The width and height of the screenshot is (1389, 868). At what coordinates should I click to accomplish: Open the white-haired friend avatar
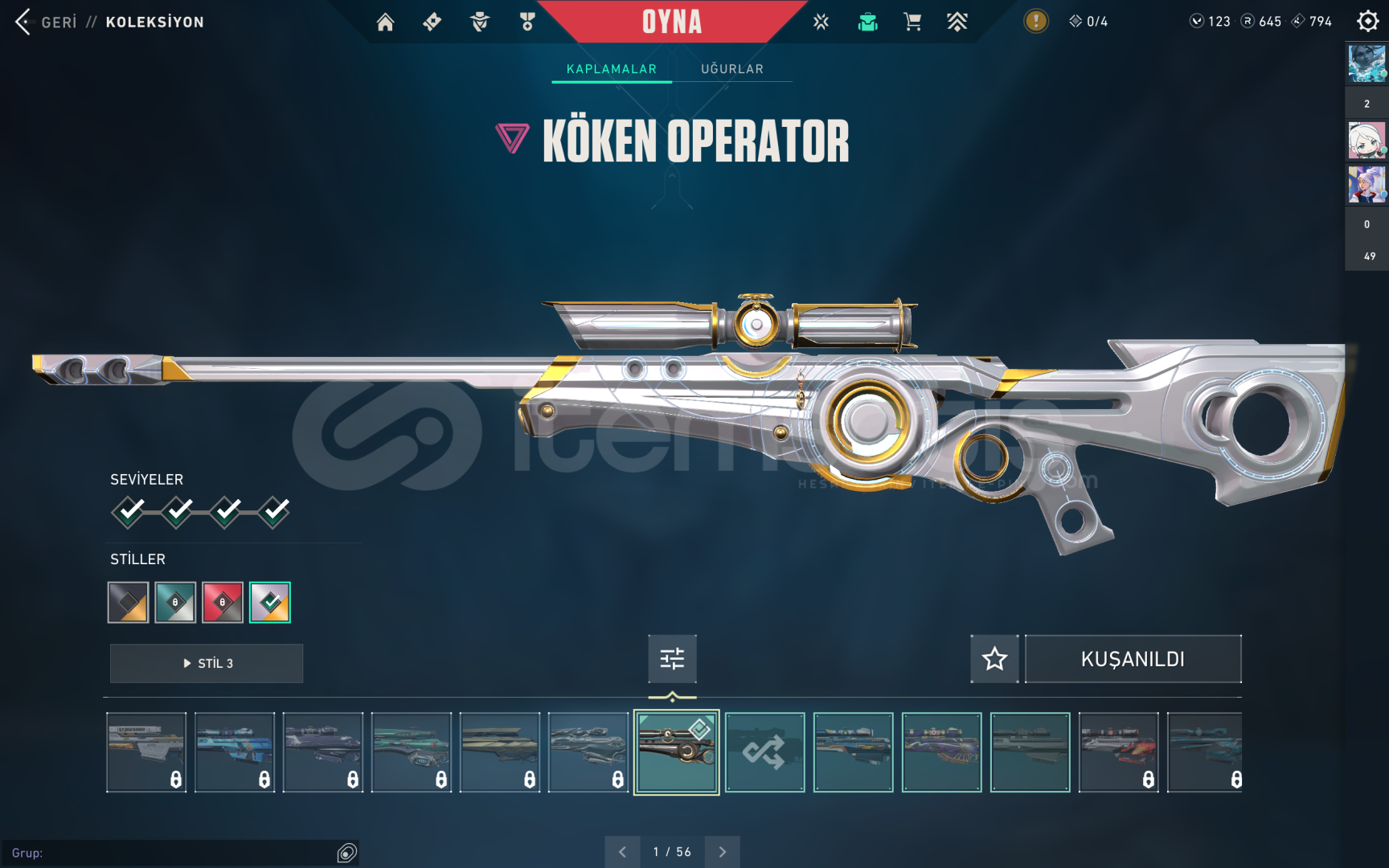(1366, 141)
